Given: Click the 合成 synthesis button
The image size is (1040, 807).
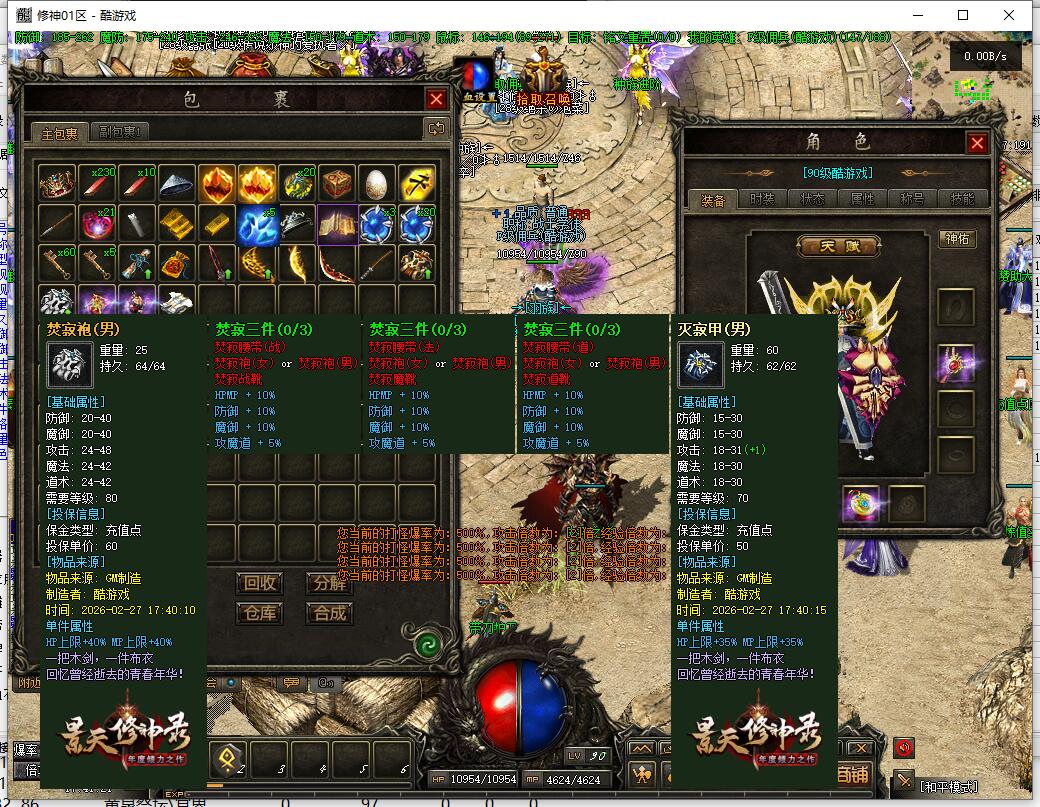Looking at the screenshot, I should click(329, 613).
